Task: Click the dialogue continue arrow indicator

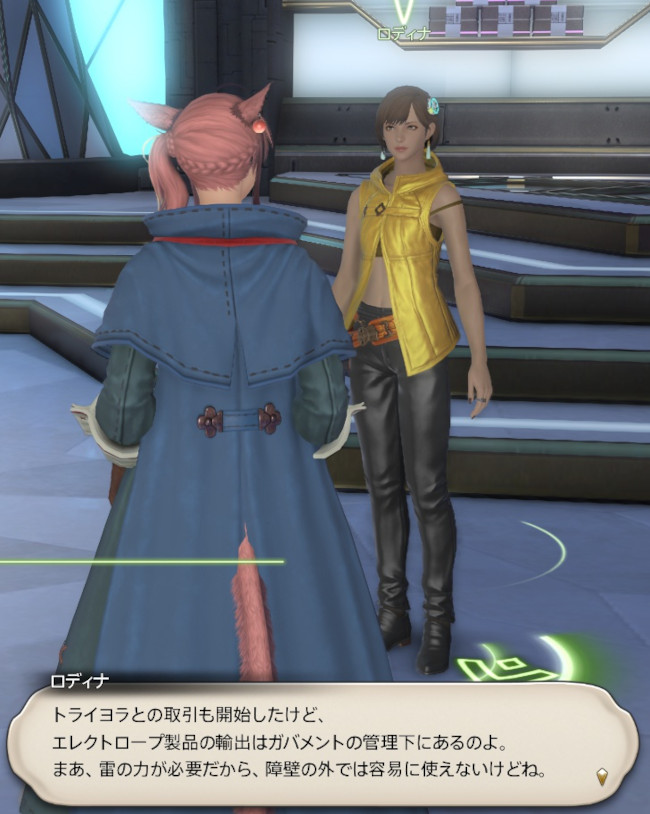Action: click(x=601, y=776)
